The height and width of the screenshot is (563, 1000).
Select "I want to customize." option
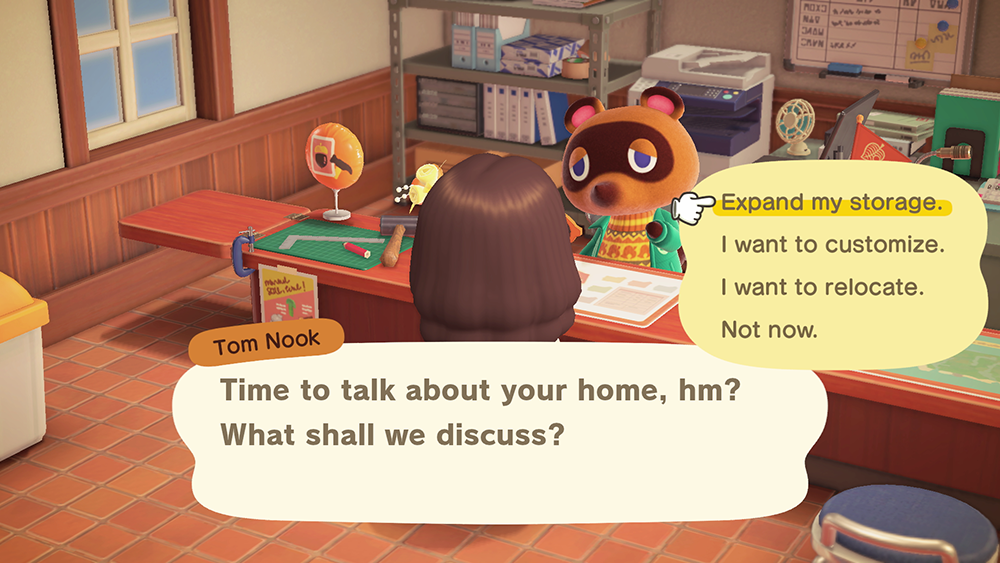coord(832,245)
